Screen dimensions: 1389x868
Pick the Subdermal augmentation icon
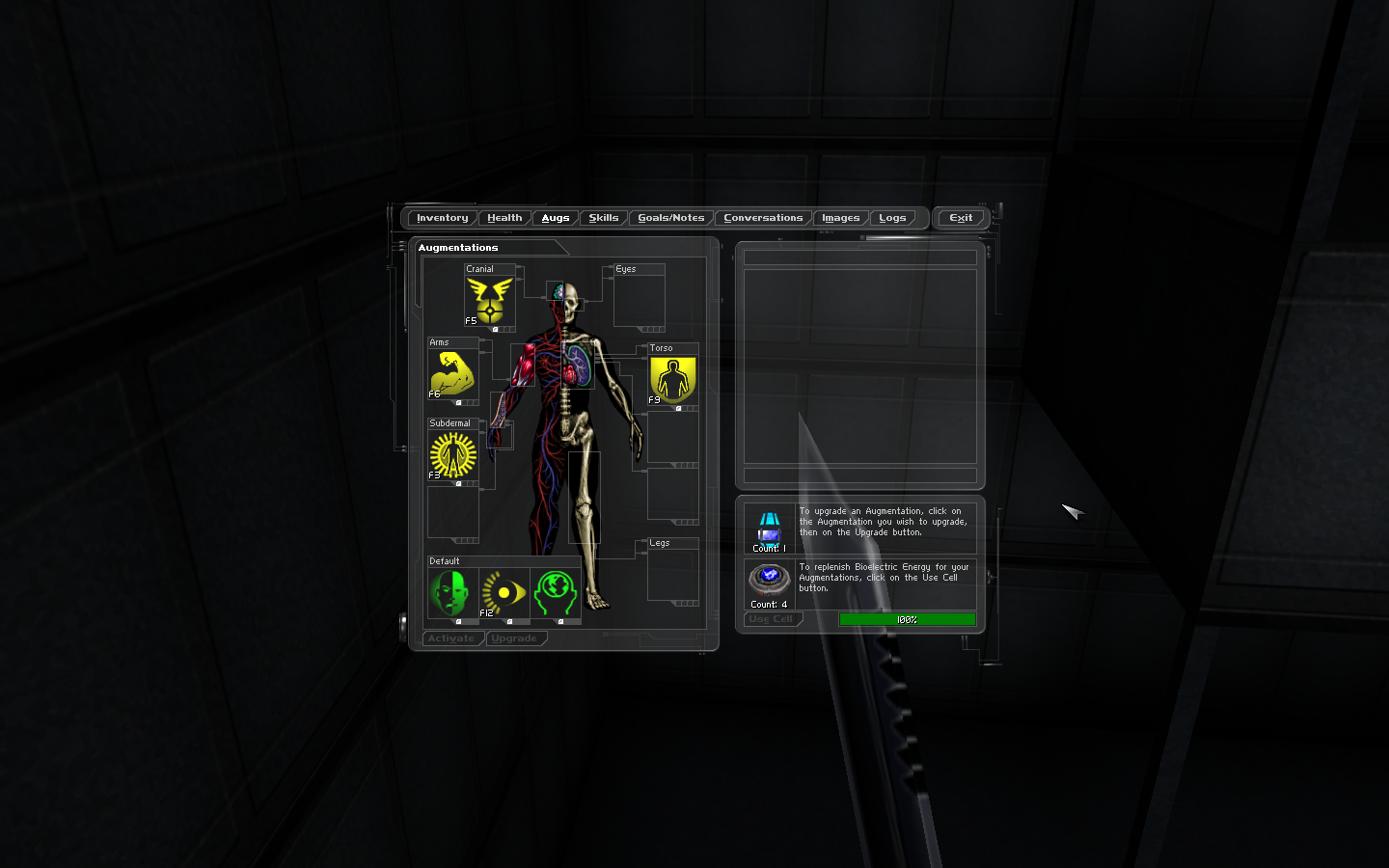(452, 454)
